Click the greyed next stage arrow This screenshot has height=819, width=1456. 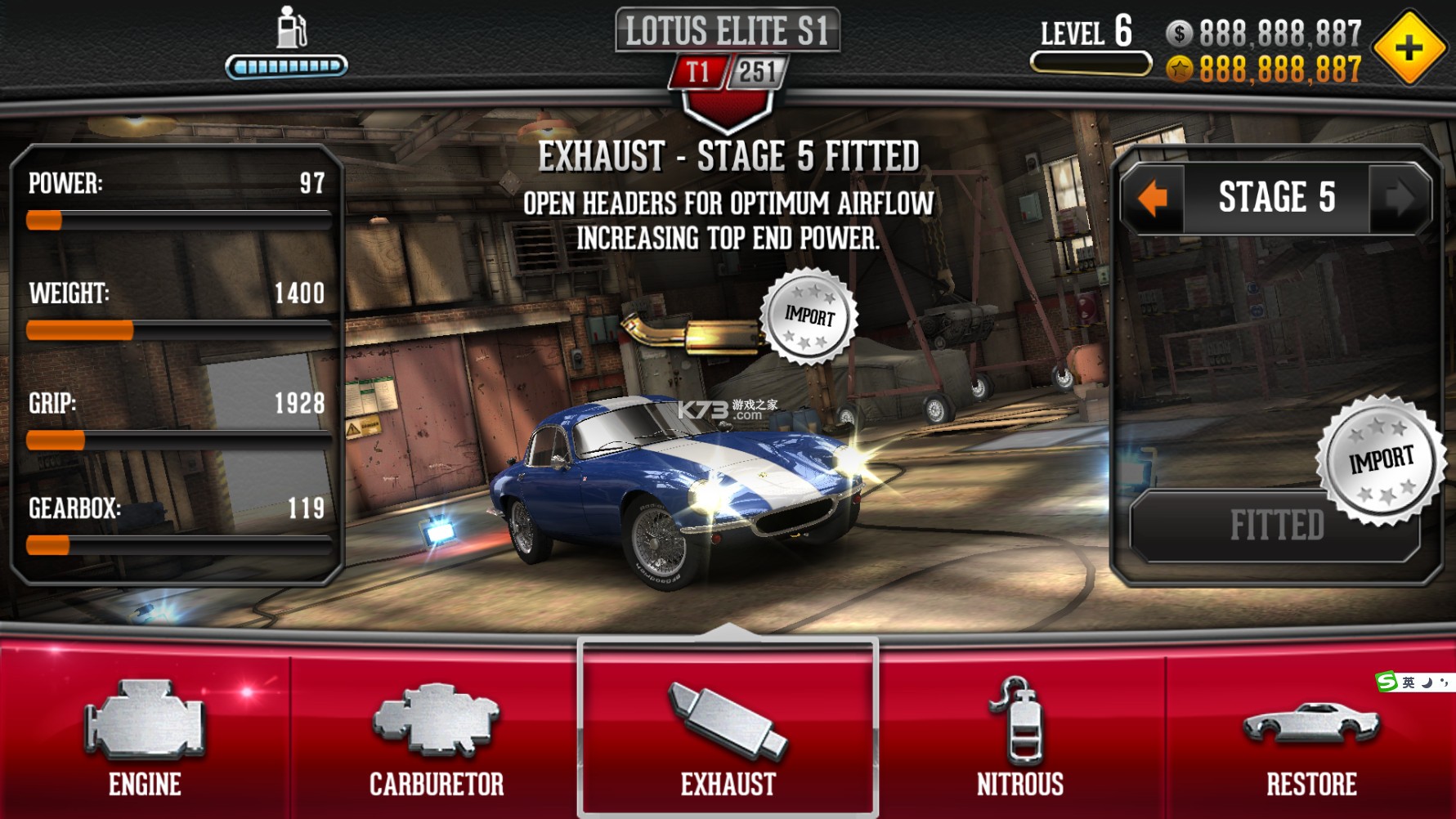tap(1399, 198)
